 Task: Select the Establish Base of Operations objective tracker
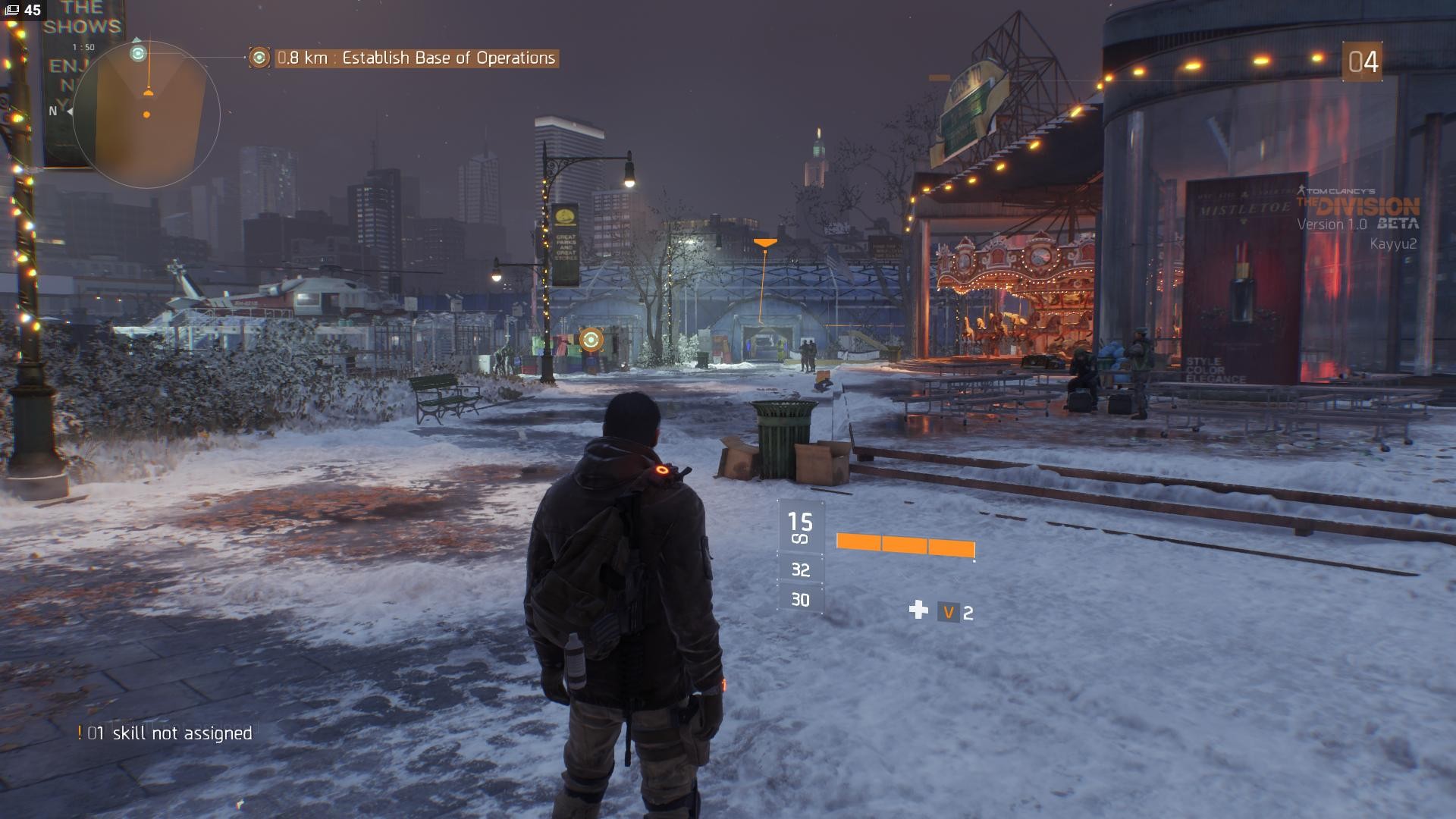point(416,58)
